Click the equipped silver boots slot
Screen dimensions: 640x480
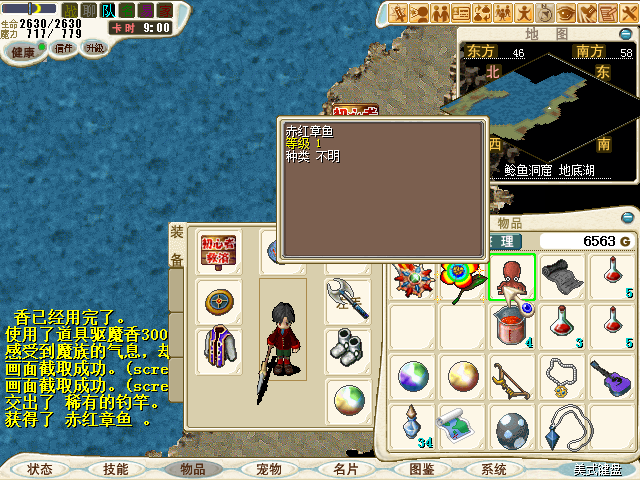(x=347, y=349)
